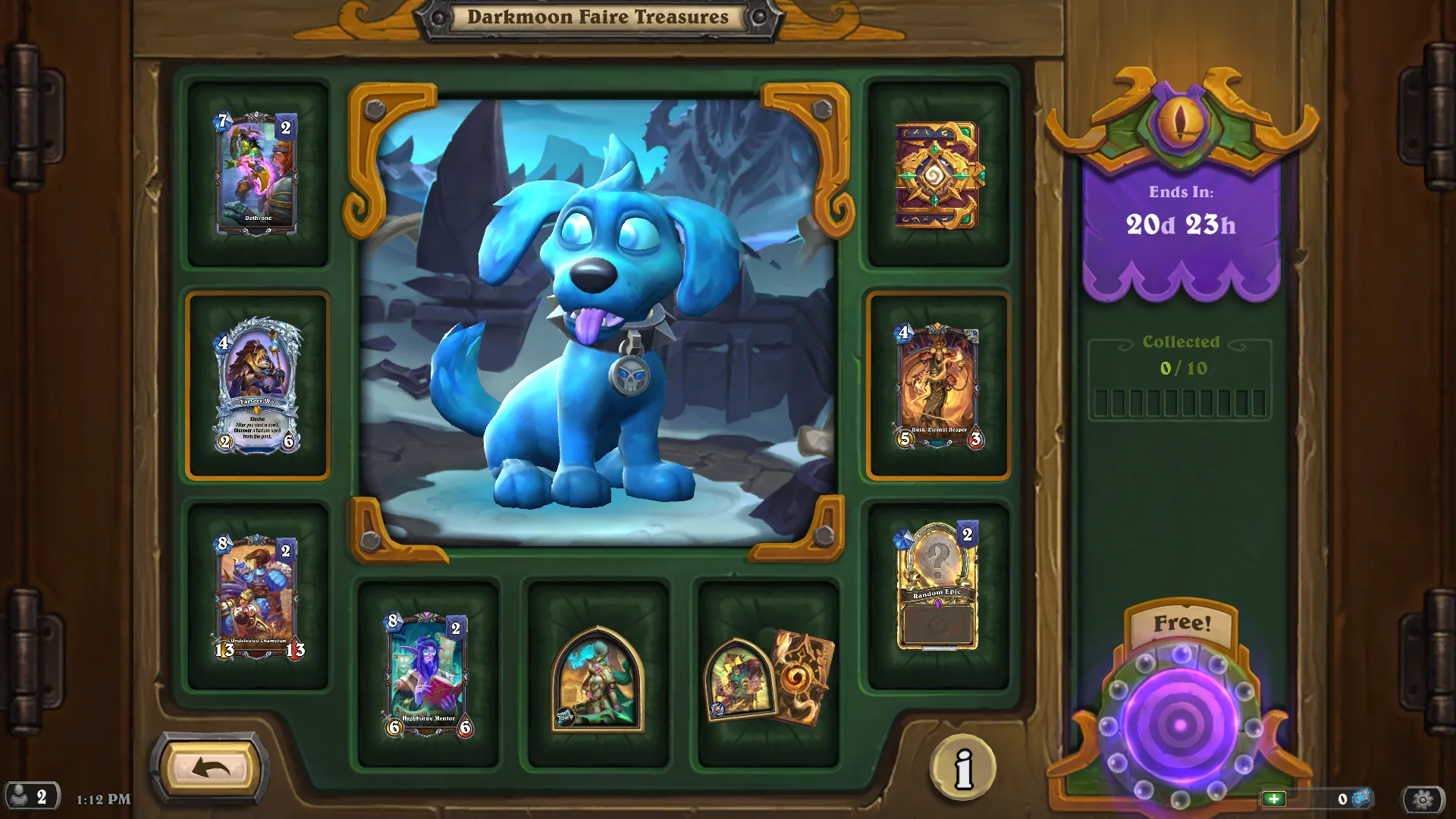Spin the purple Free! treasure button

[1180, 724]
